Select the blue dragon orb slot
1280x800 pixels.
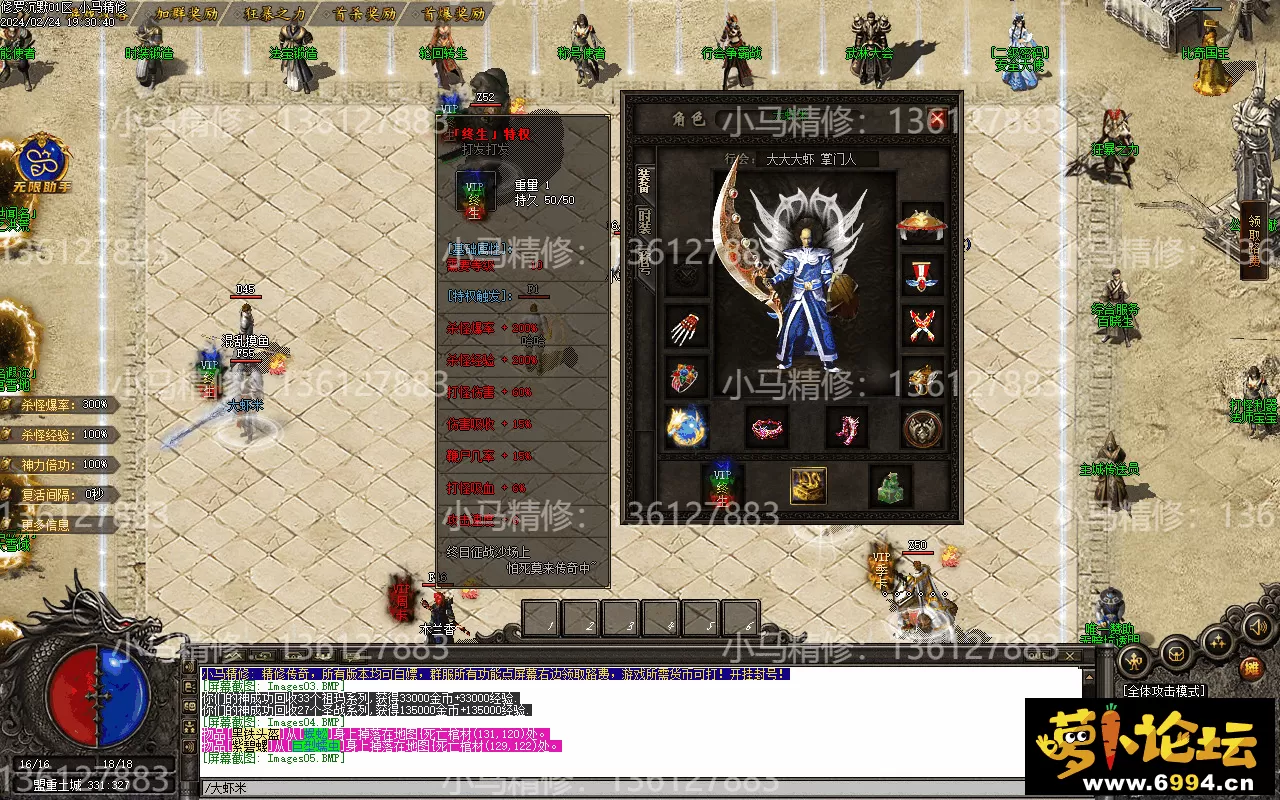[x=687, y=427]
